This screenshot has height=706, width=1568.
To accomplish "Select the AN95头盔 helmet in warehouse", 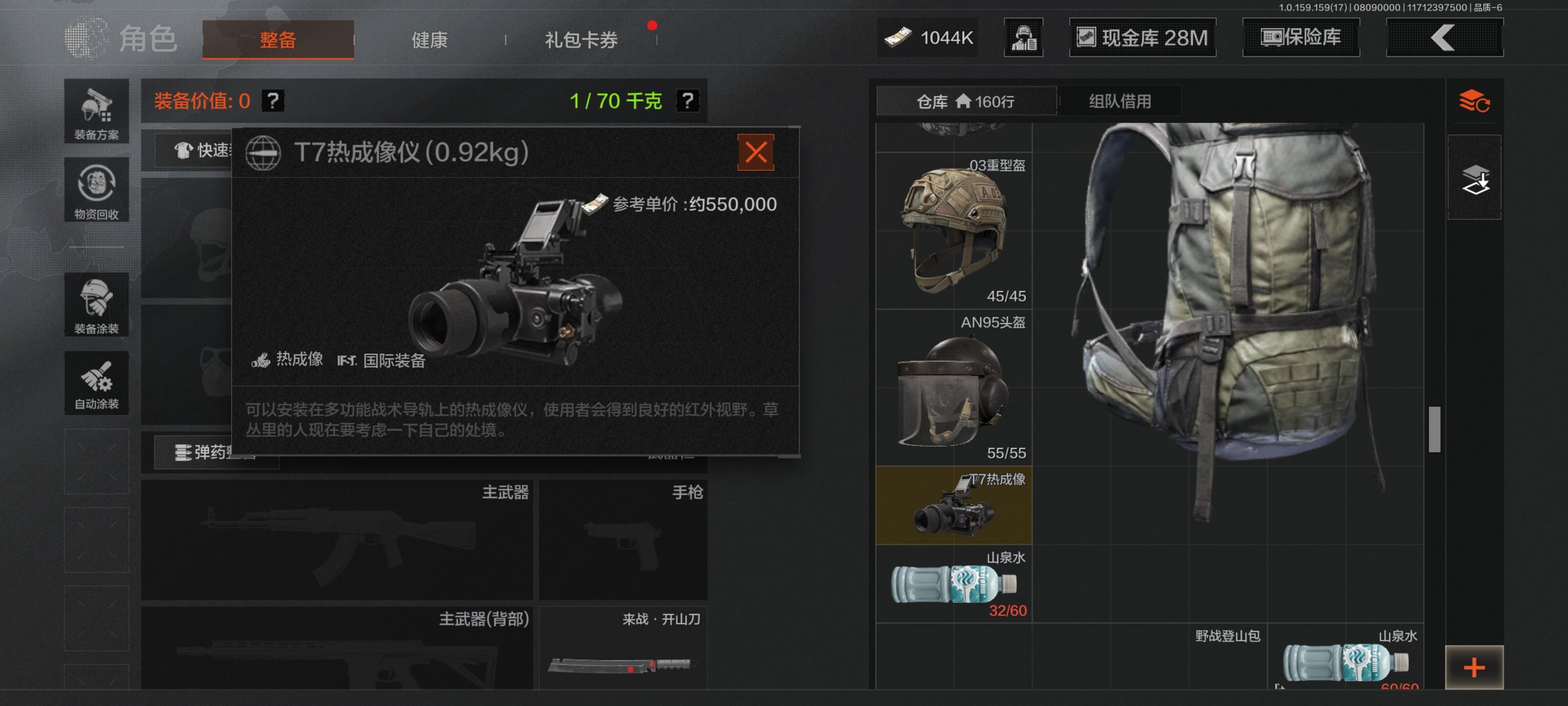I will tap(954, 387).
